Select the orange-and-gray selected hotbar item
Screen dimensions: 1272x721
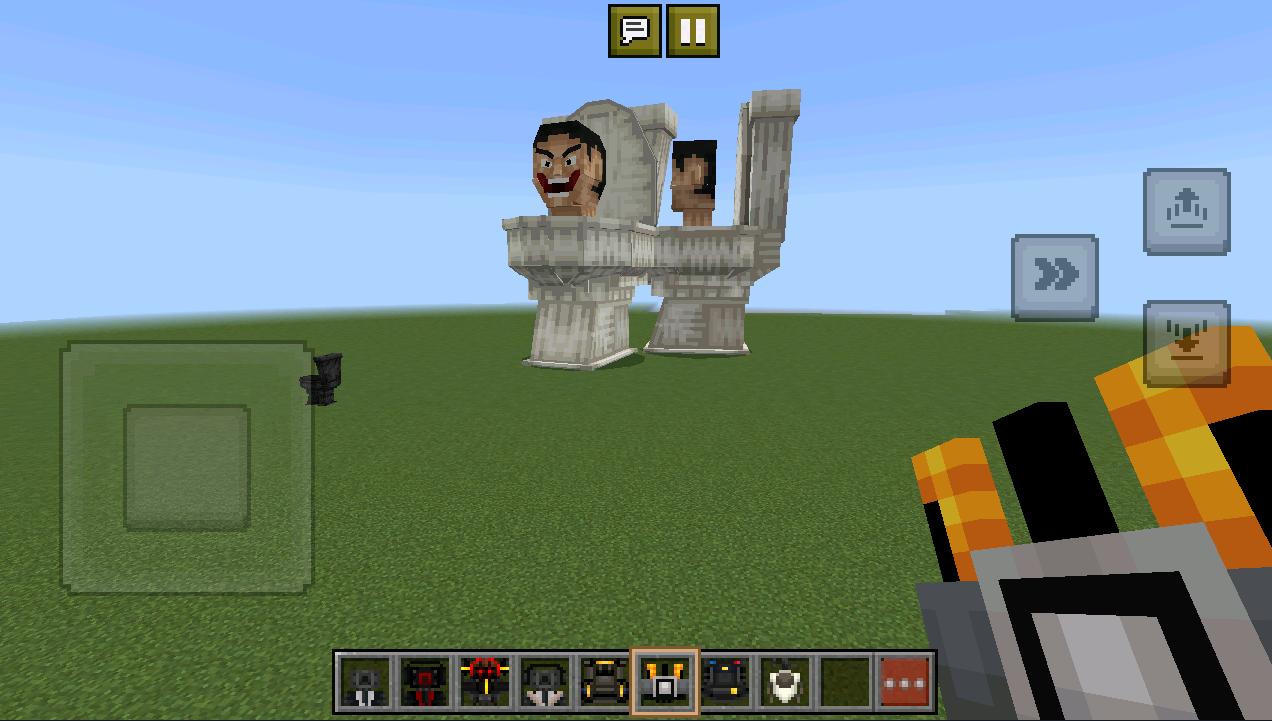(665, 683)
